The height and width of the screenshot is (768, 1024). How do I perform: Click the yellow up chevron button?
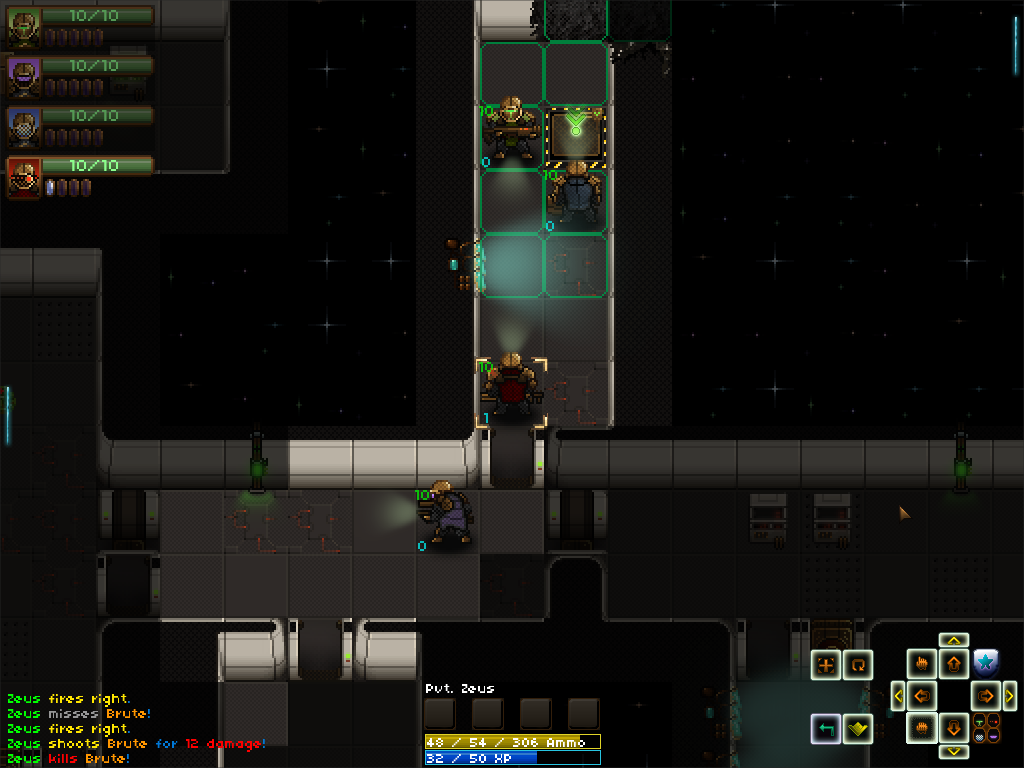[x=954, y=640]
